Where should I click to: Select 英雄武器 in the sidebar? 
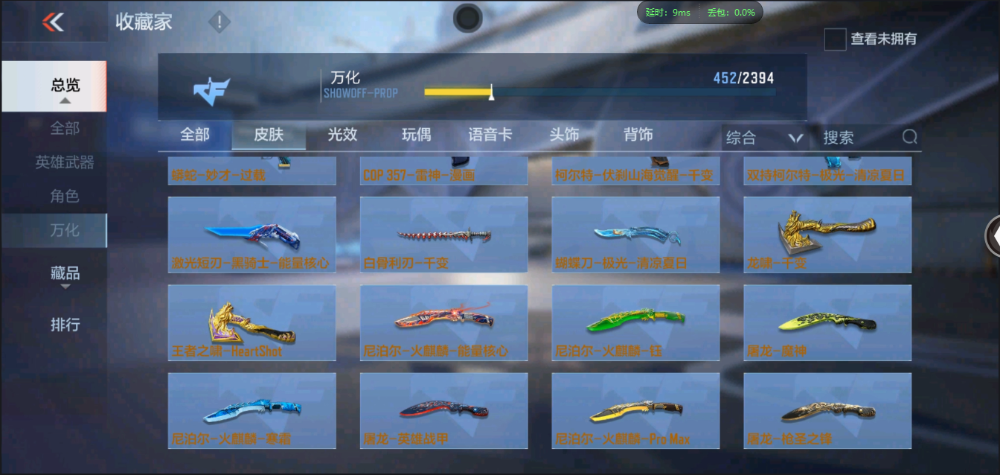[65, 162]
